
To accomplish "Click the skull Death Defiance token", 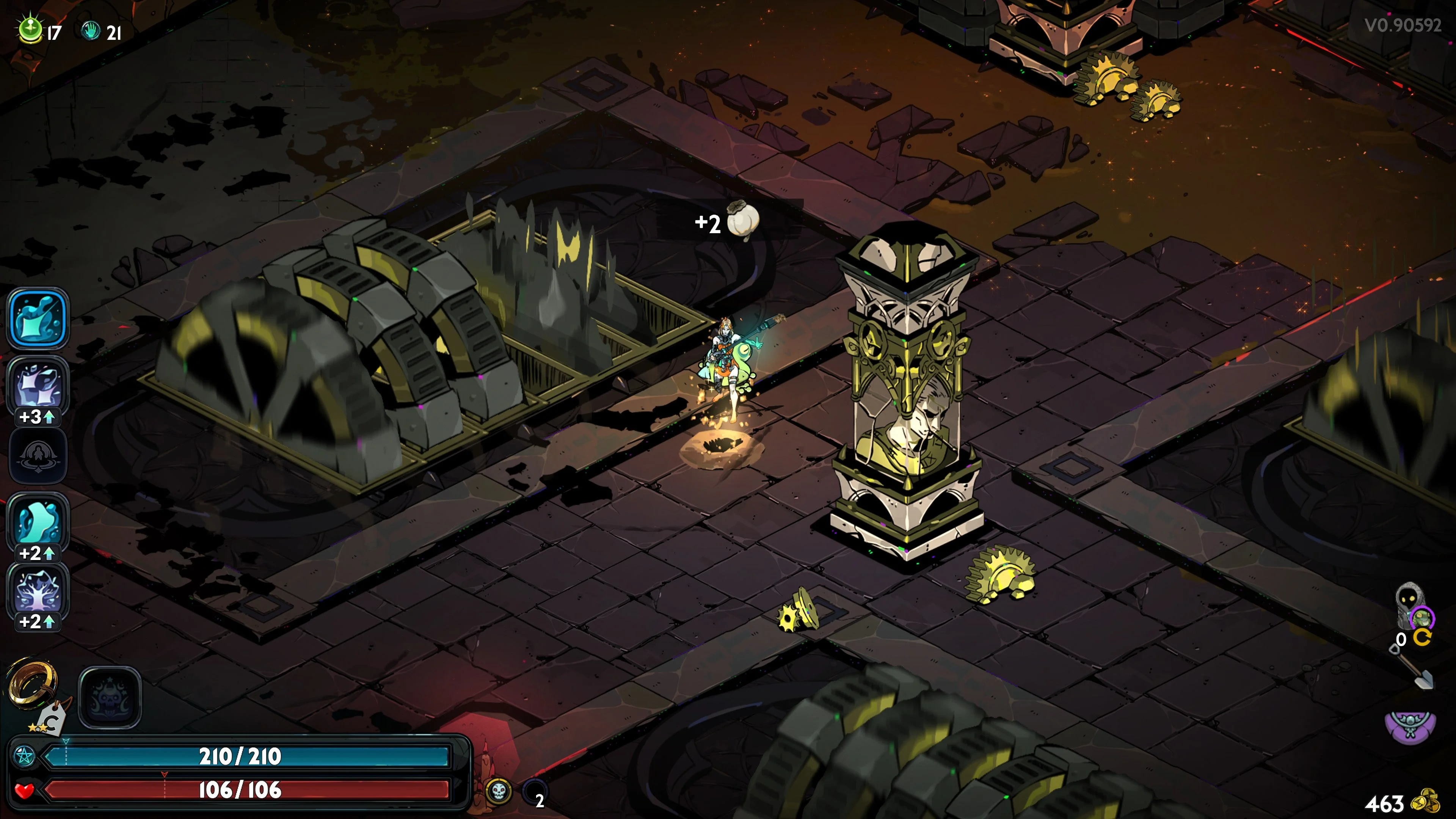I will click(499, 791).
